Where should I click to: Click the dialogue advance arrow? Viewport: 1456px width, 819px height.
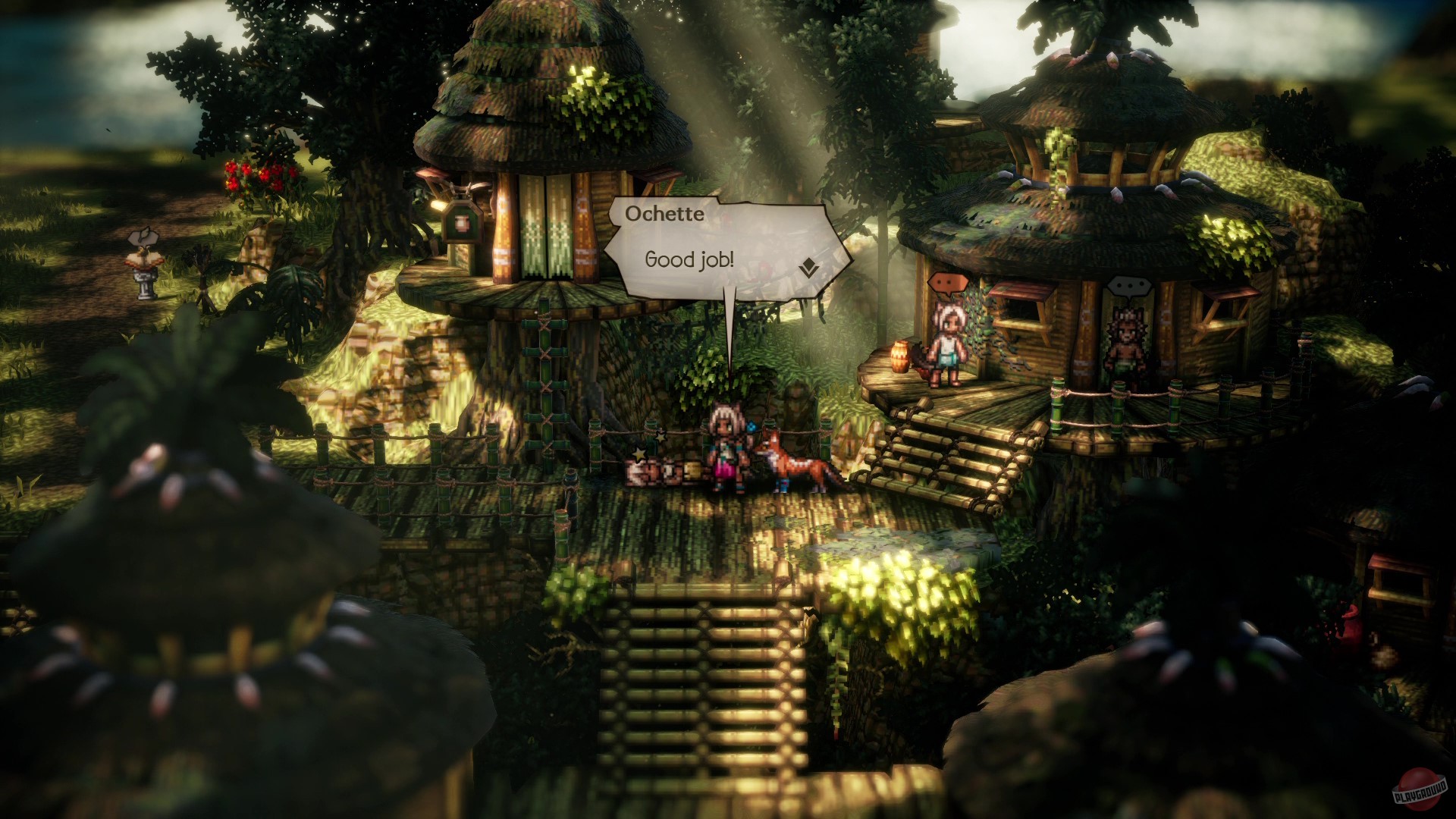pyautogui.click(x=808, y=267)
